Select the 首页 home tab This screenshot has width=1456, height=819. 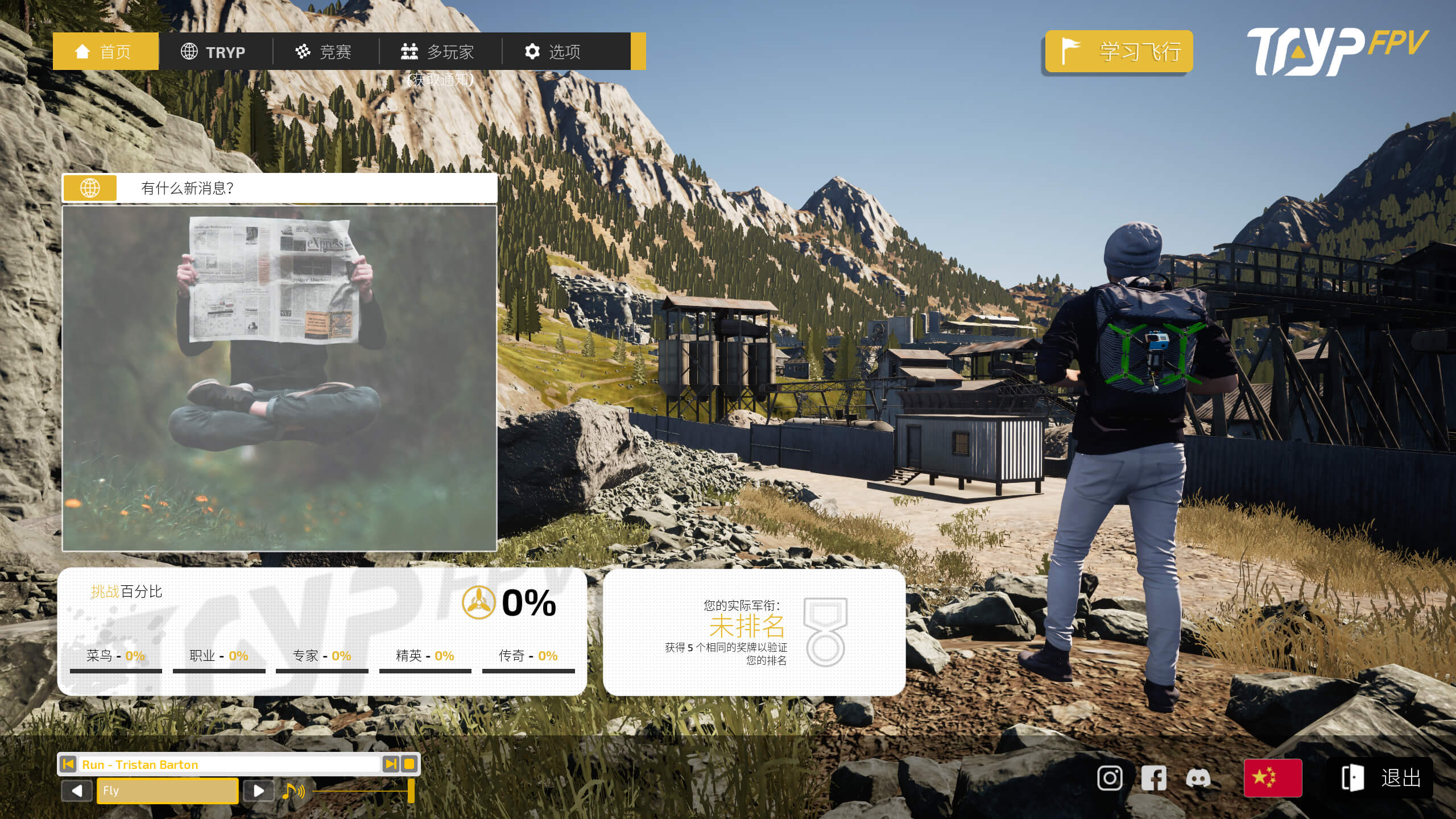tap(105, 52)
